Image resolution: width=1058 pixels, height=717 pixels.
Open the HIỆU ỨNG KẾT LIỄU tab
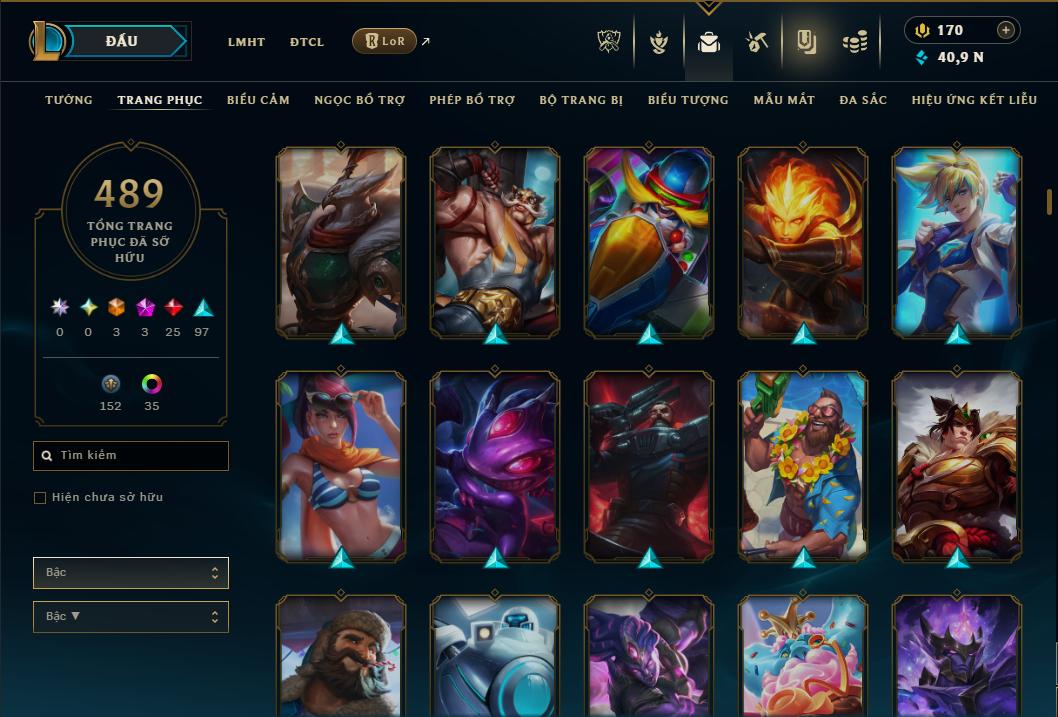(x=974, y=100)
